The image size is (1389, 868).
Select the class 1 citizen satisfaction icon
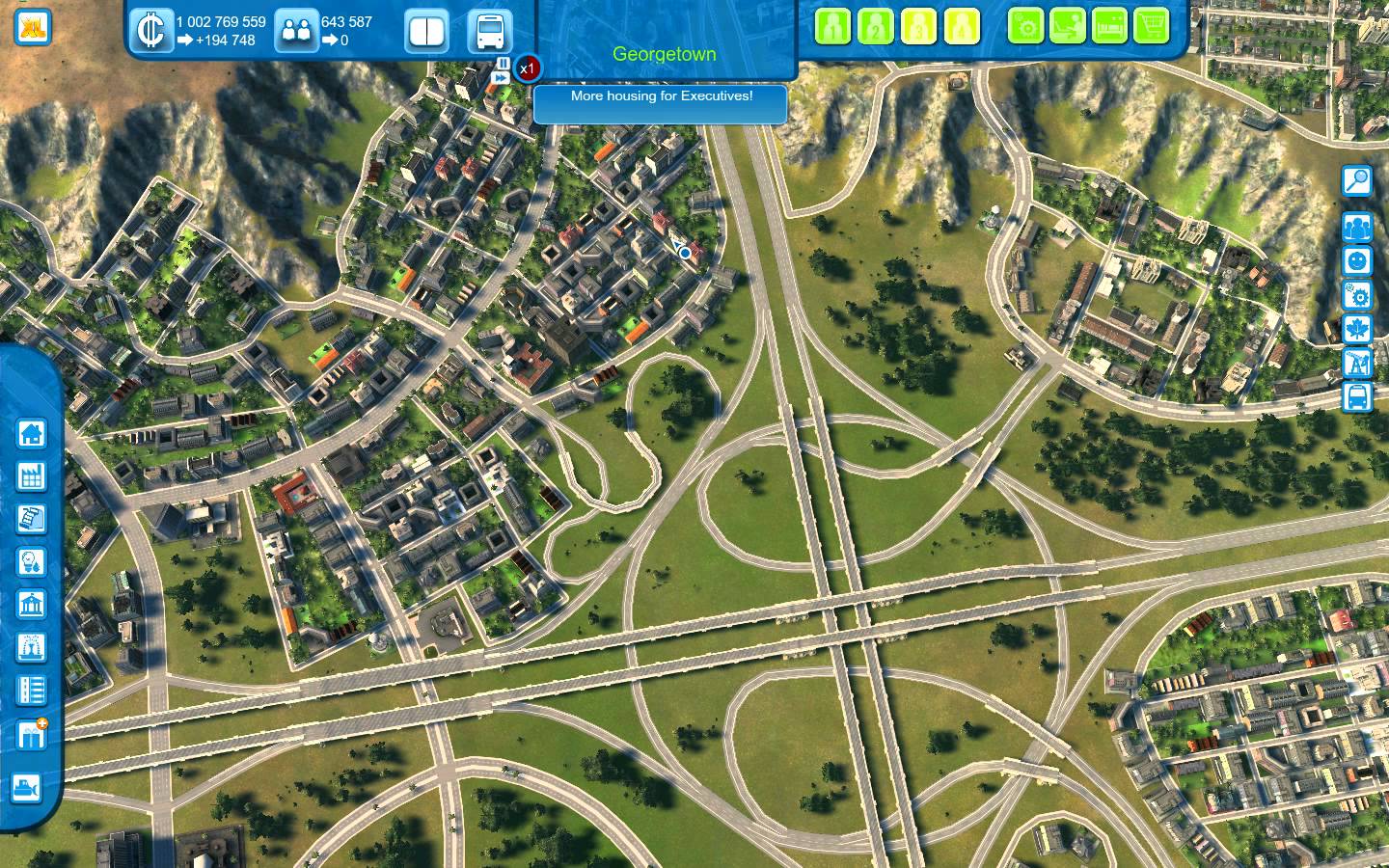coord(832,26)
